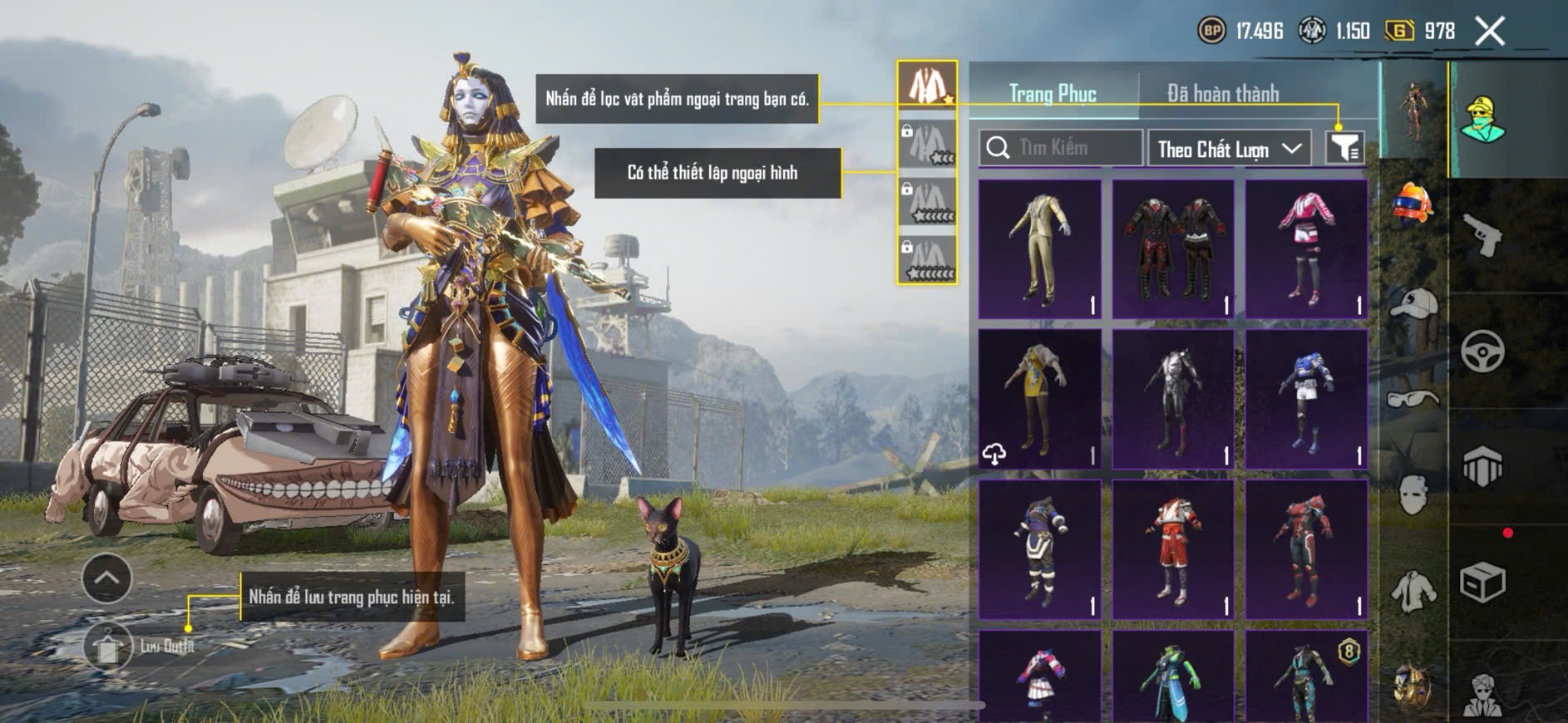Click the Tìm Kiếm search field
The width and height of the screenshot is (1568, 723).
click(x=1060, y=148)
